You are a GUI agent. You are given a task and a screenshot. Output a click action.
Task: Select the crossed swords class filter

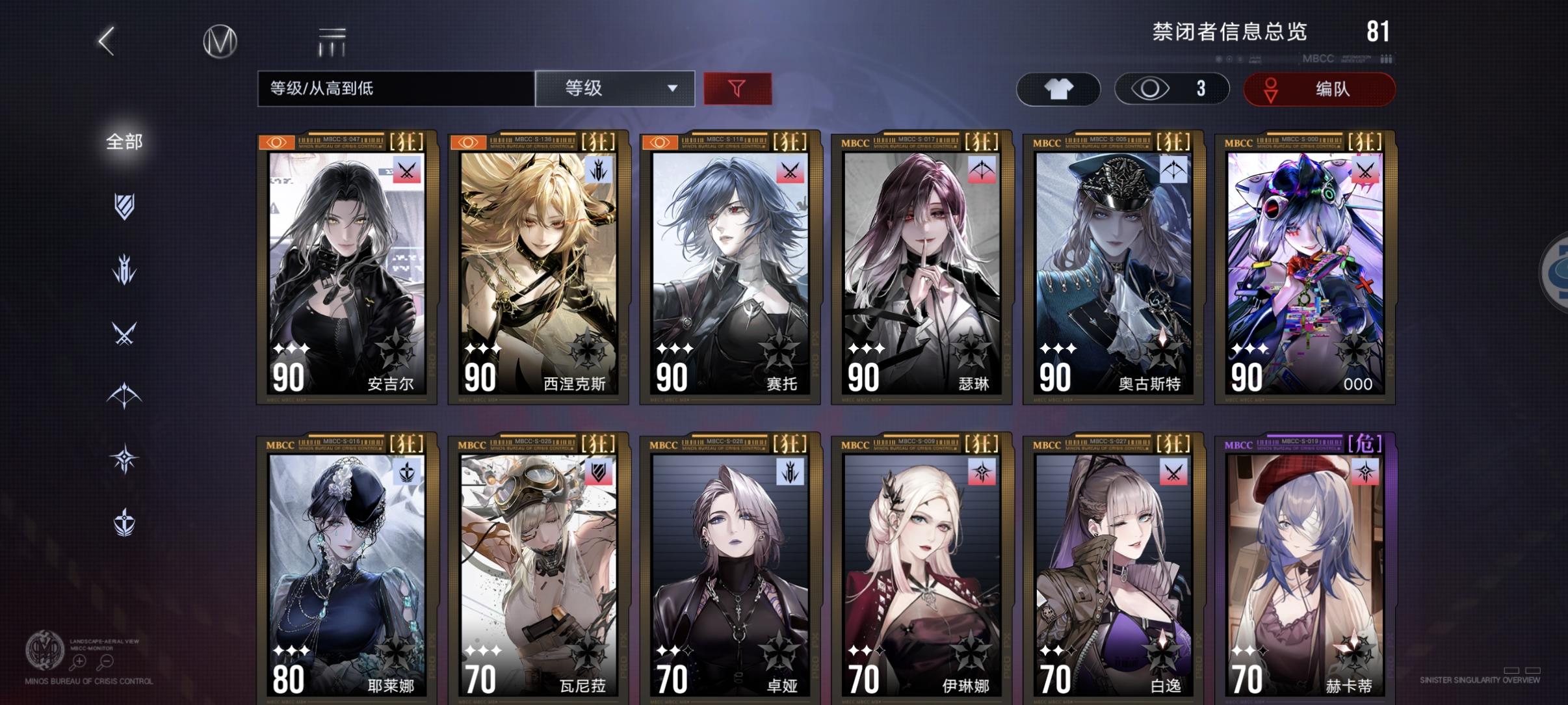click(x=125, y=334)
